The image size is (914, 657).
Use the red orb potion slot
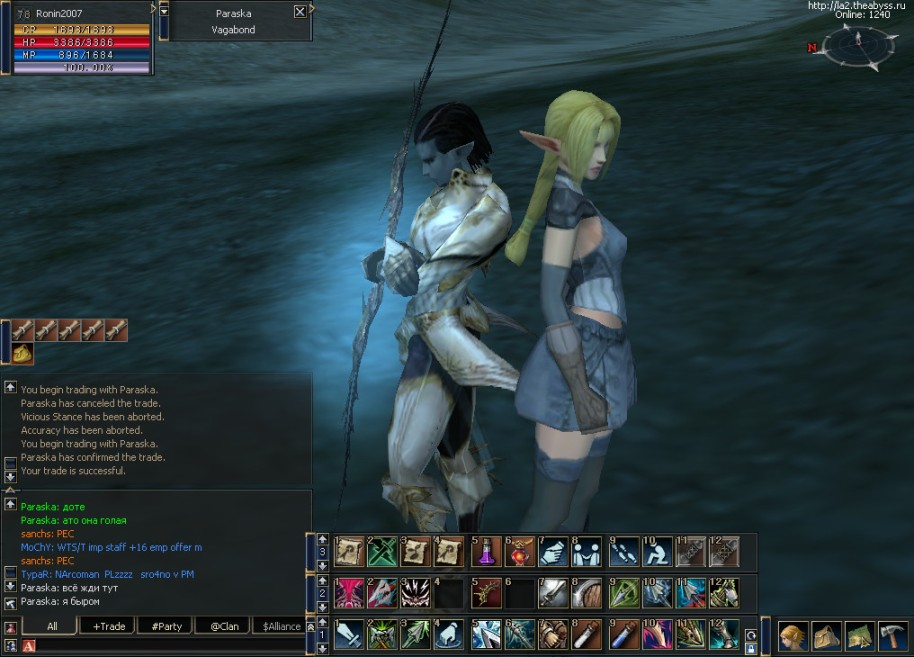pos(519,551)
